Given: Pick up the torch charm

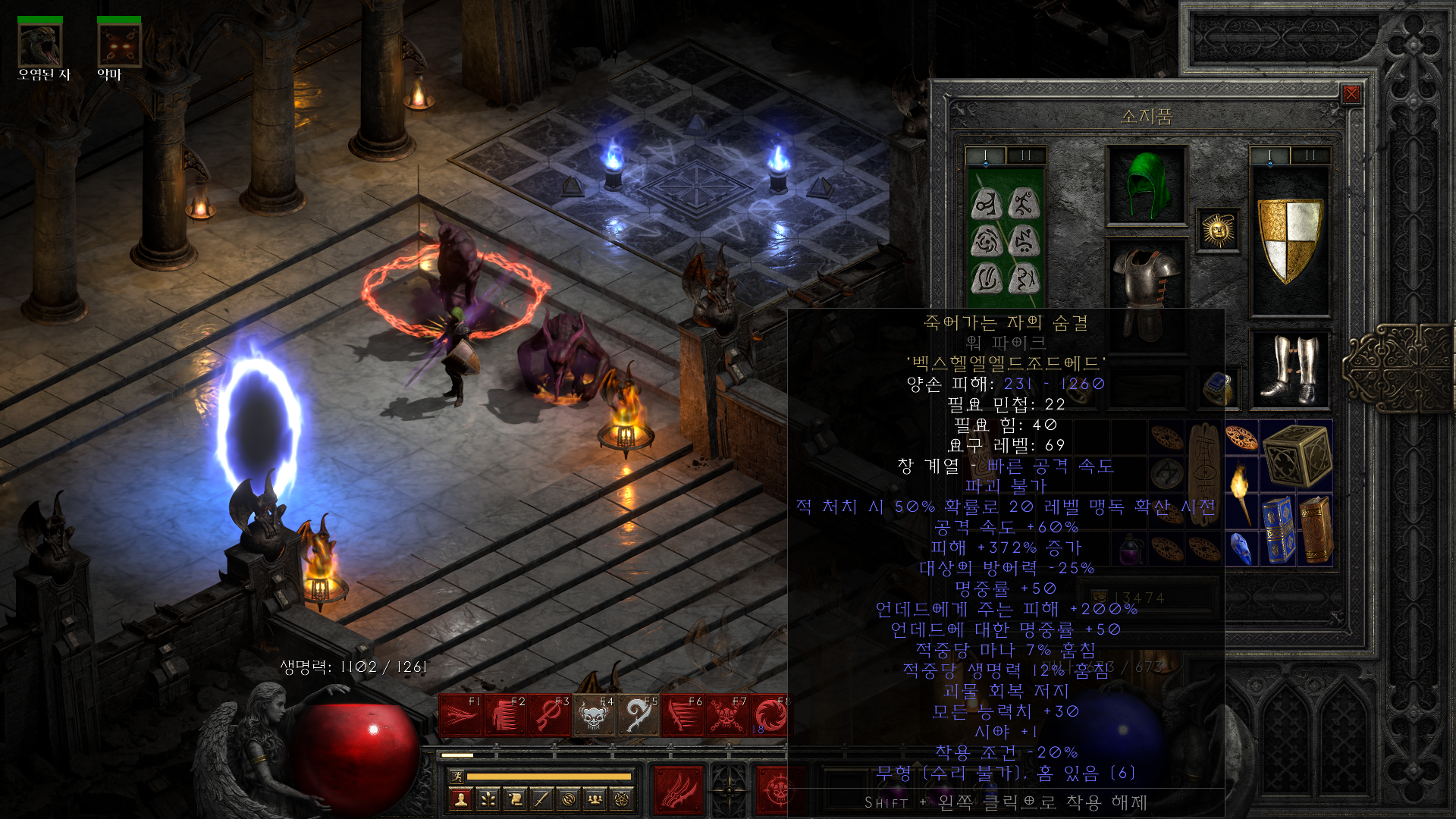Looking at the screenshot, I should (1241, 491).
